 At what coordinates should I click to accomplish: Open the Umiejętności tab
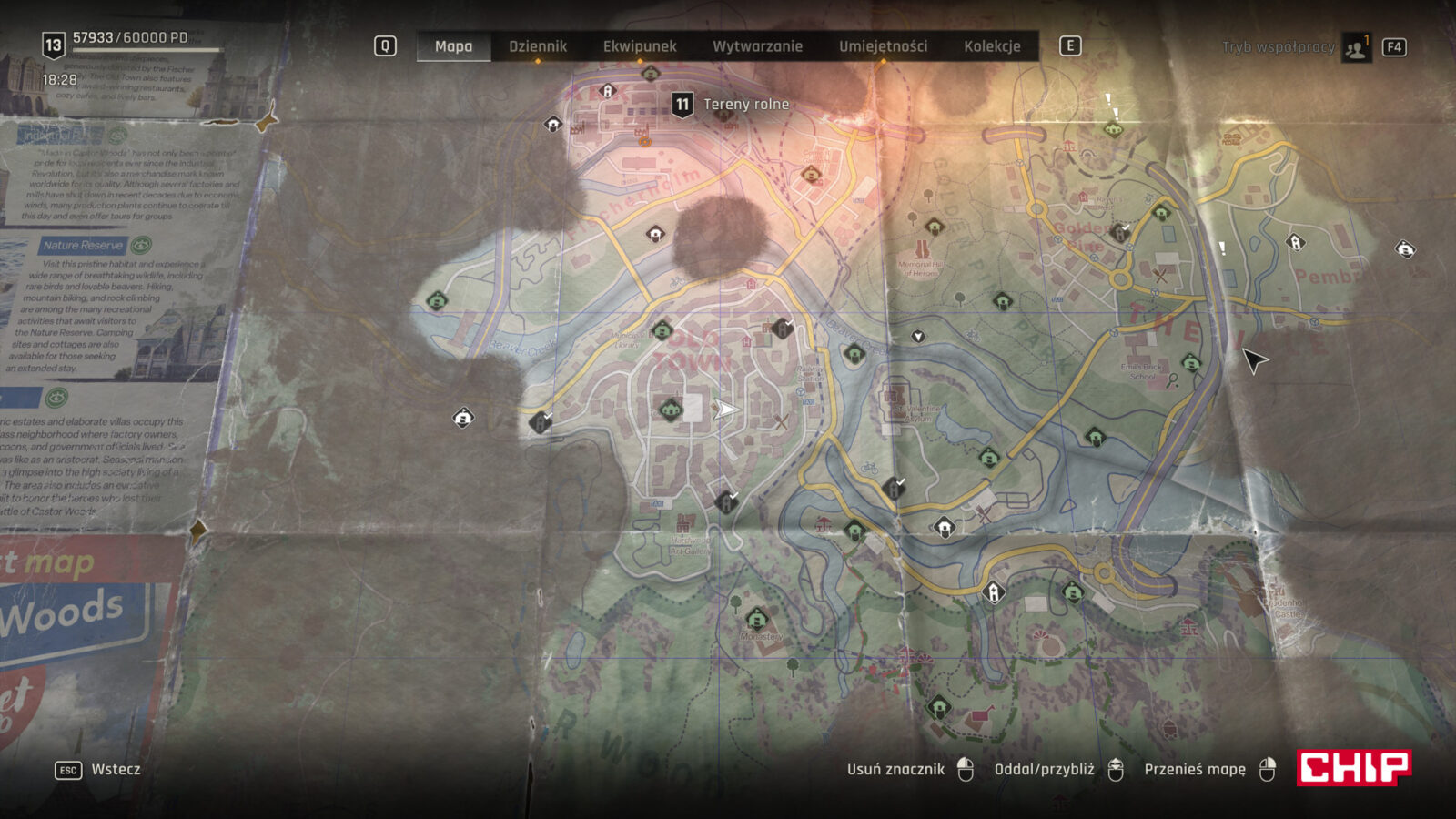point(883,46)
